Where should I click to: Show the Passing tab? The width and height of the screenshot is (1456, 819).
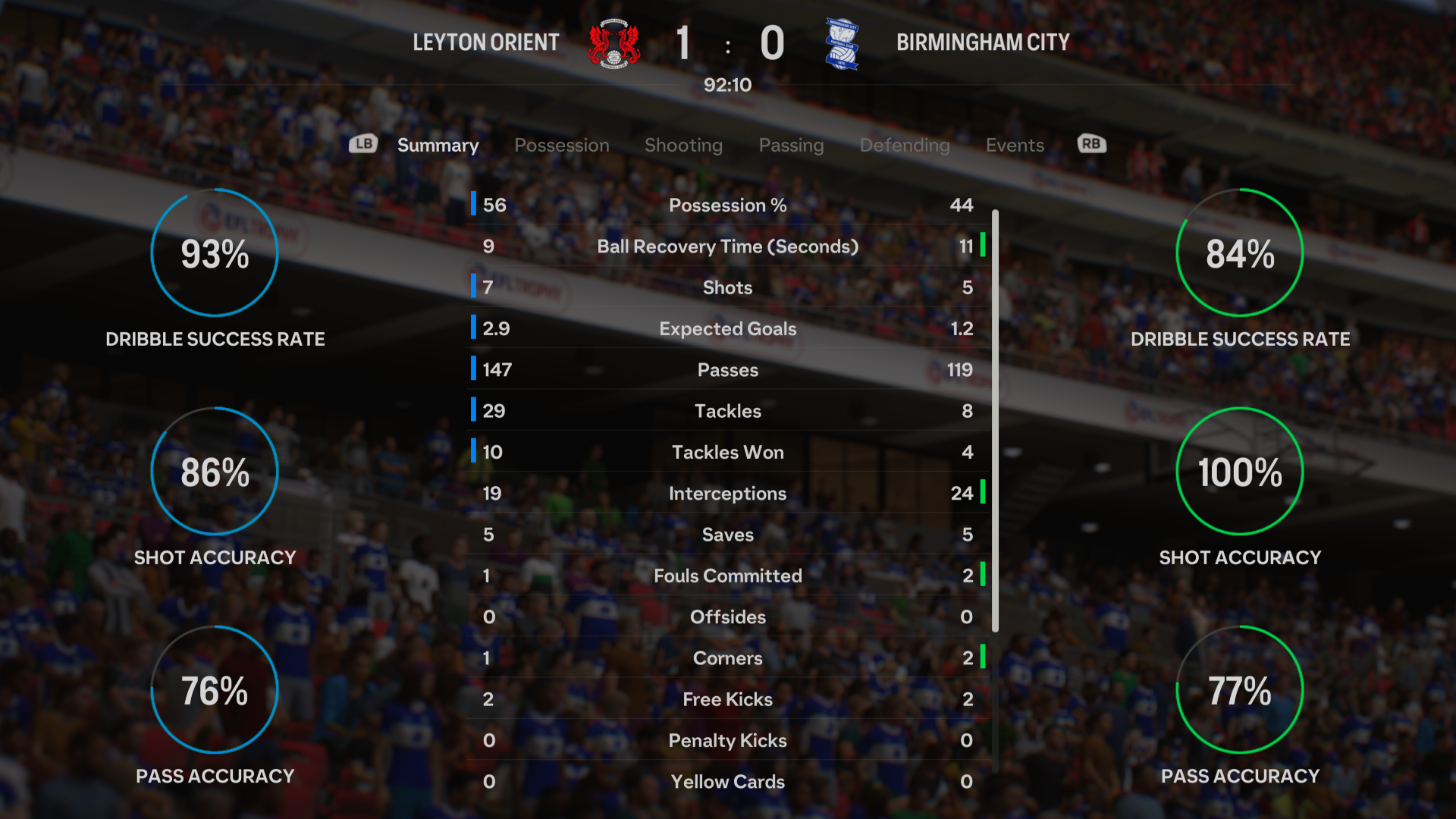(x=791, y=145)
